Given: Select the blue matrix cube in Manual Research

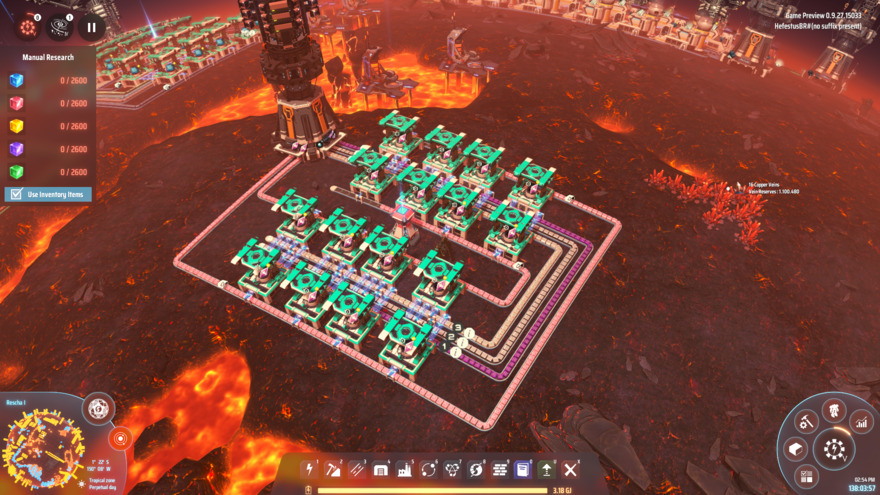Looking at the screenshot, I should [16, 81].
